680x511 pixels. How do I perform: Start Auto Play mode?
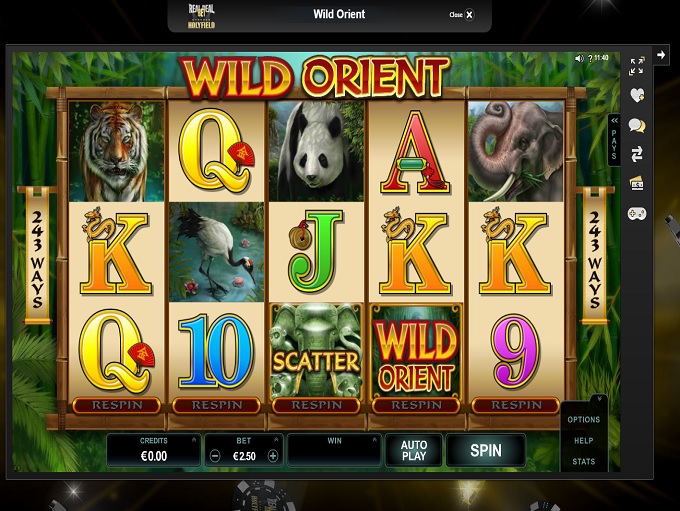point(414,450)
